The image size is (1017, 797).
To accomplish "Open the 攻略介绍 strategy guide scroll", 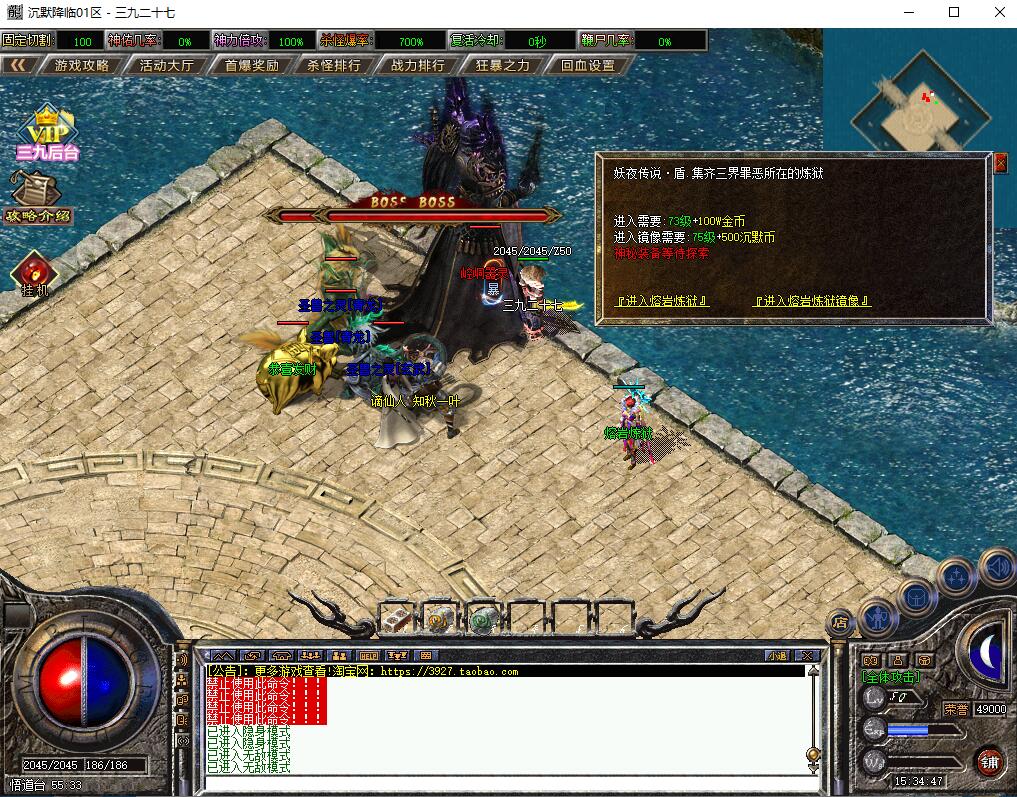I will [x=38, y=196].
